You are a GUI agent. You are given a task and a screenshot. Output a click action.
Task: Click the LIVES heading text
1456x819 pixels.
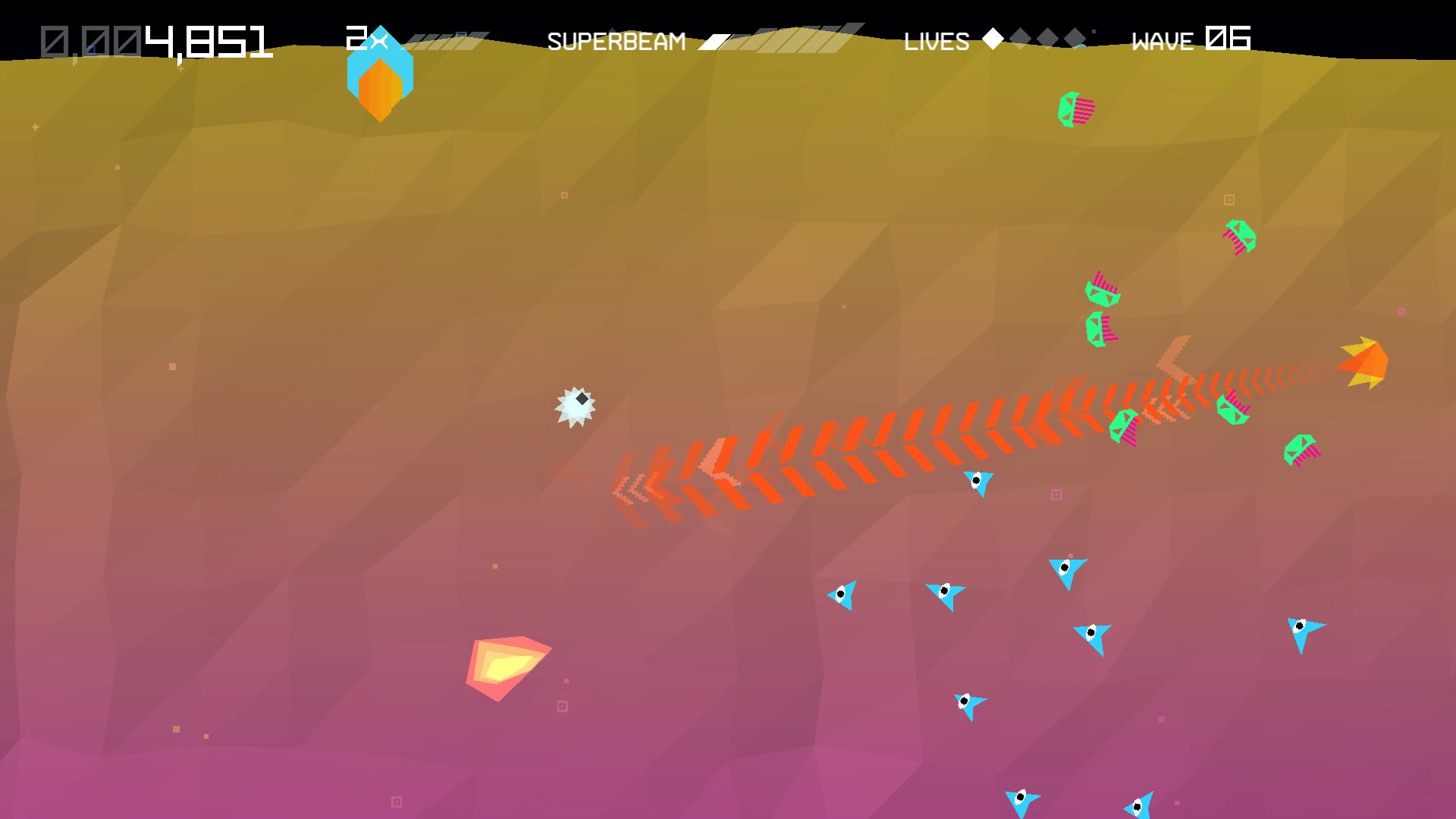point(936,42)
